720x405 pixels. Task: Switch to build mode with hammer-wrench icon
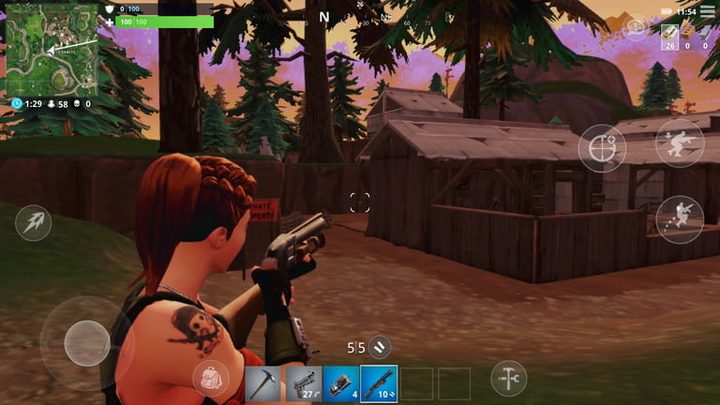click(508, 378)
